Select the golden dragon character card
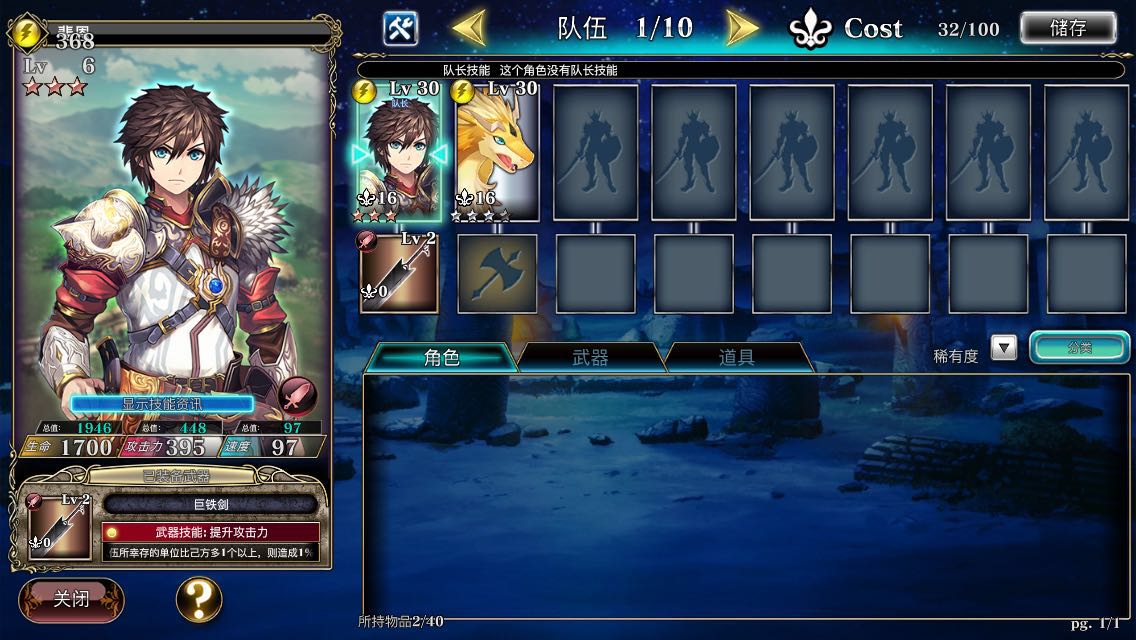This screenshot has width=1136, height=640. pos(497,153)
